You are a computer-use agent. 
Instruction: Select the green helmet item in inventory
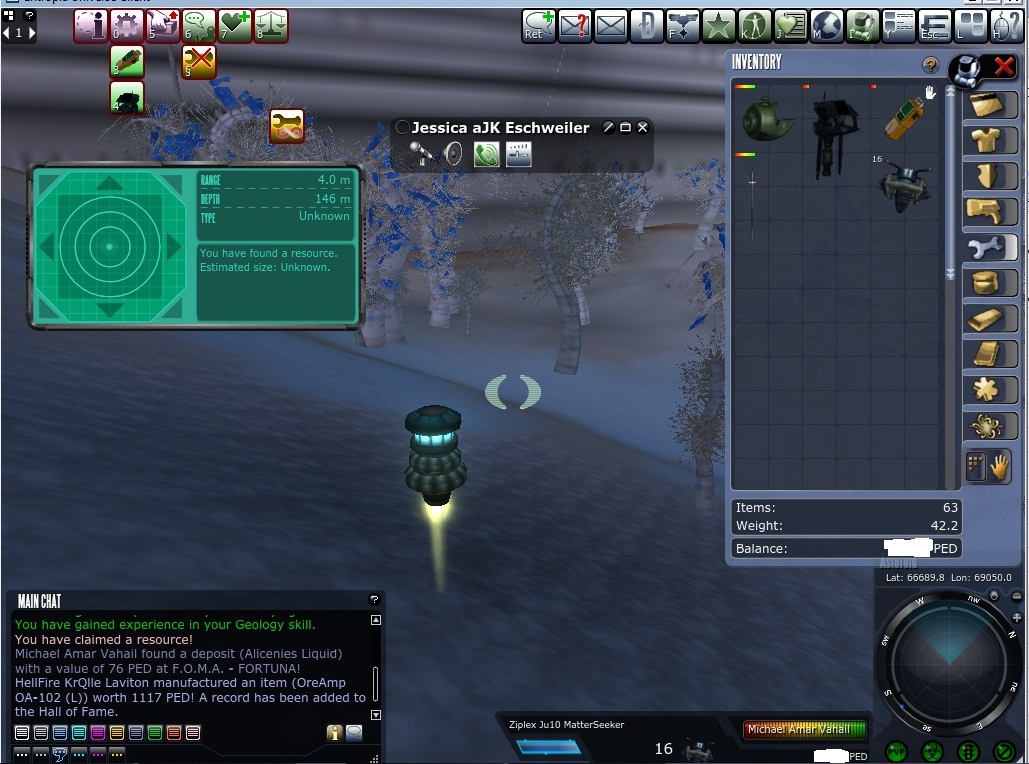[x=767, y=118]
